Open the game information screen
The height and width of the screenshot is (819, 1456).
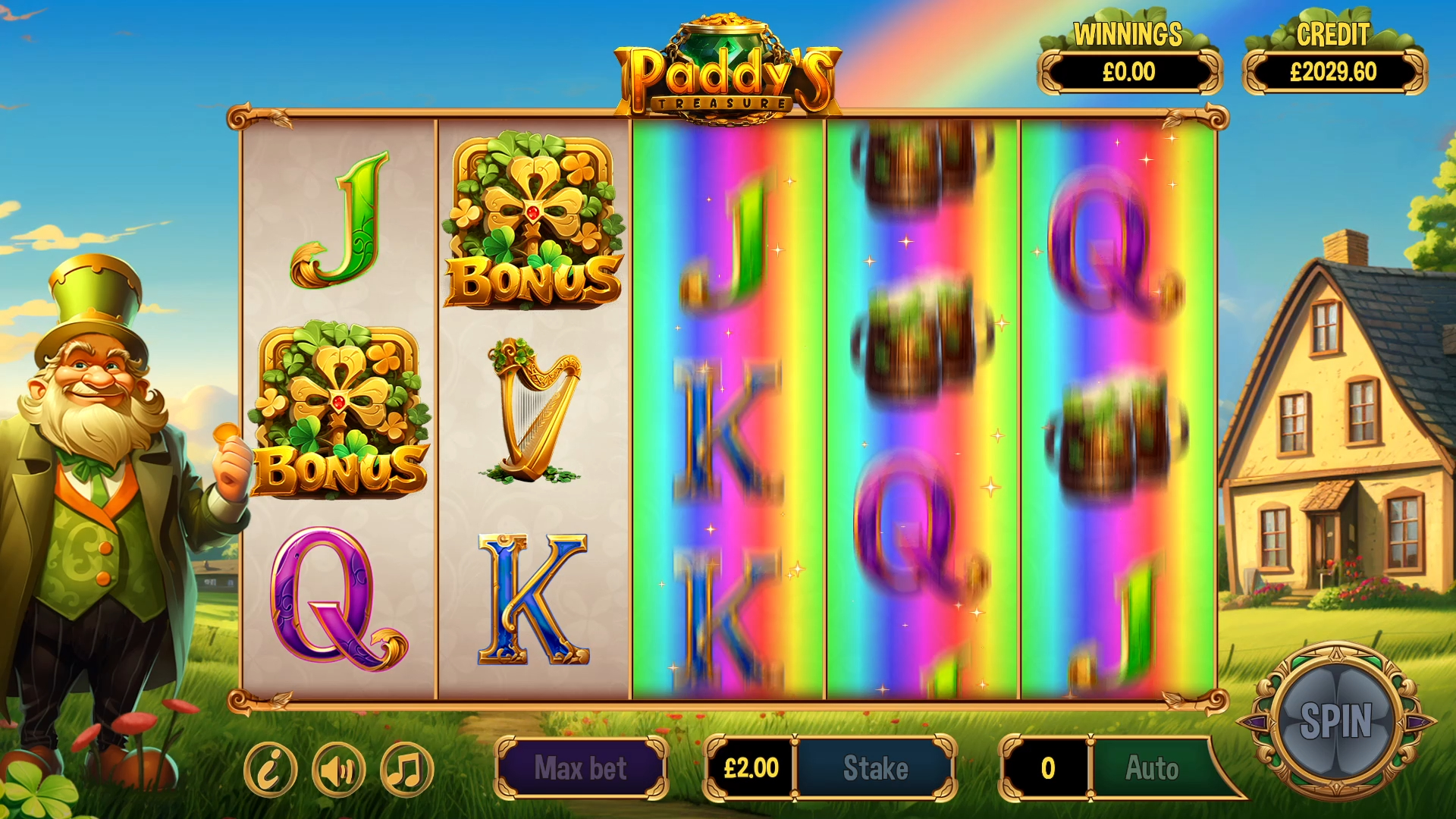(x=273, y=768)
